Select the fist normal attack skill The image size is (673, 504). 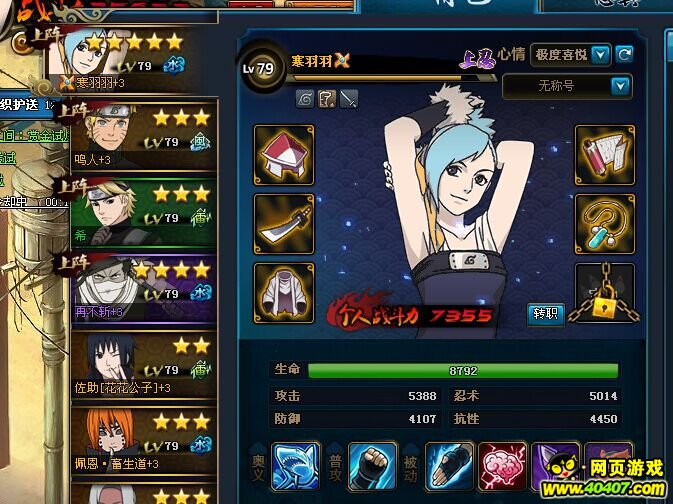coord(372,466)
